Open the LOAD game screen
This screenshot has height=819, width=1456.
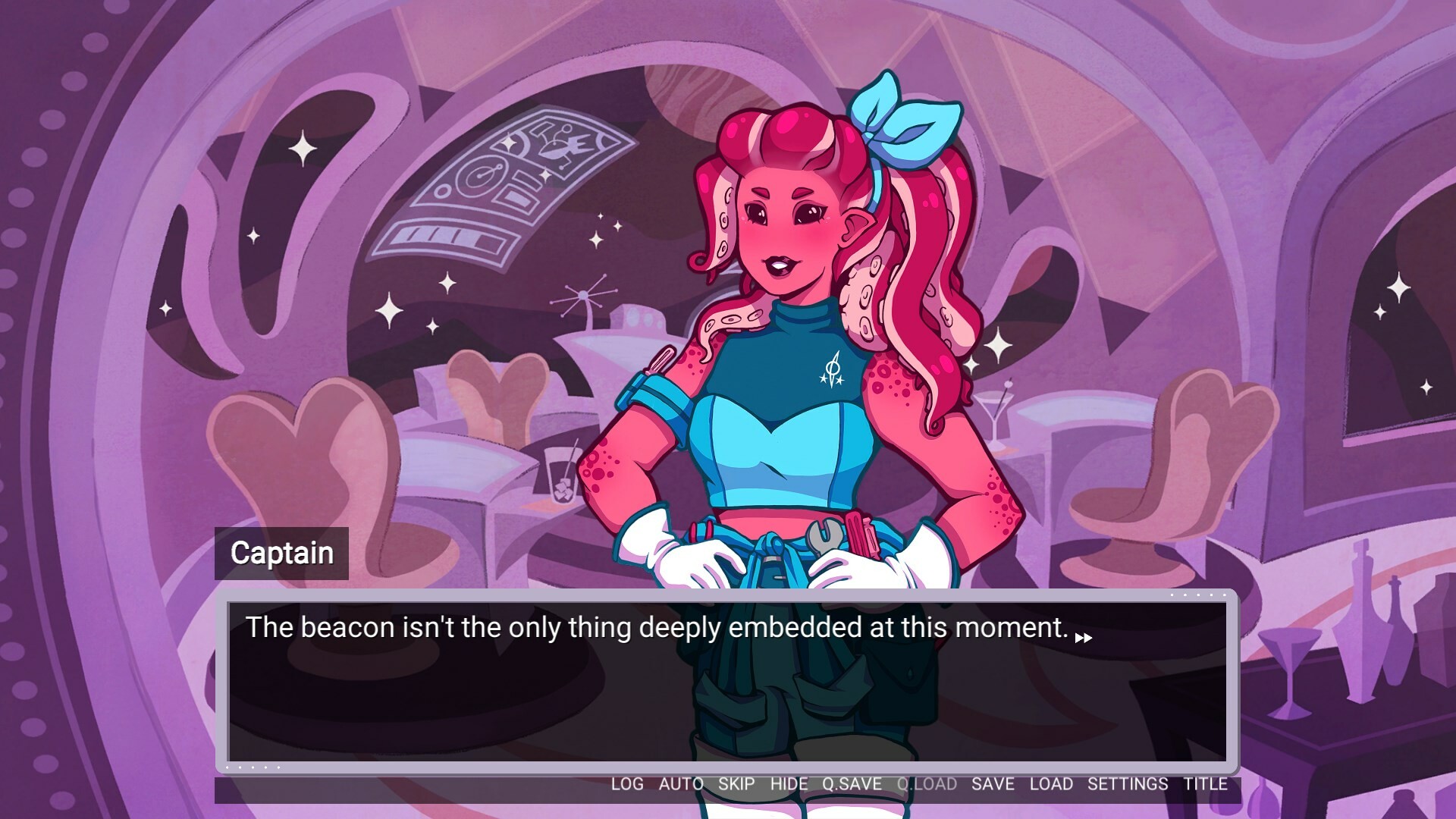(1052, 785)
